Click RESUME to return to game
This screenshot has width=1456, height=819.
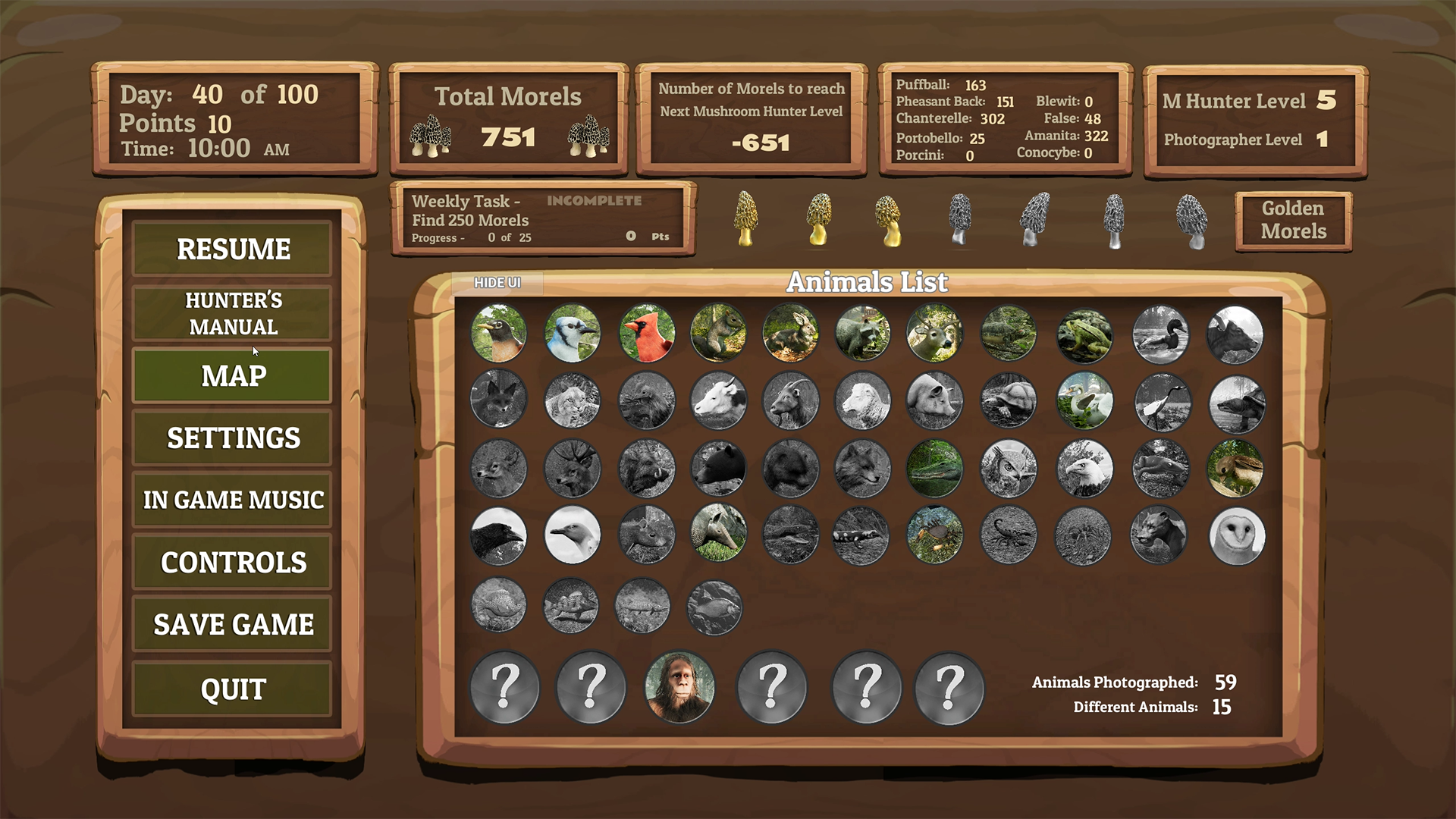coord(231,248)
